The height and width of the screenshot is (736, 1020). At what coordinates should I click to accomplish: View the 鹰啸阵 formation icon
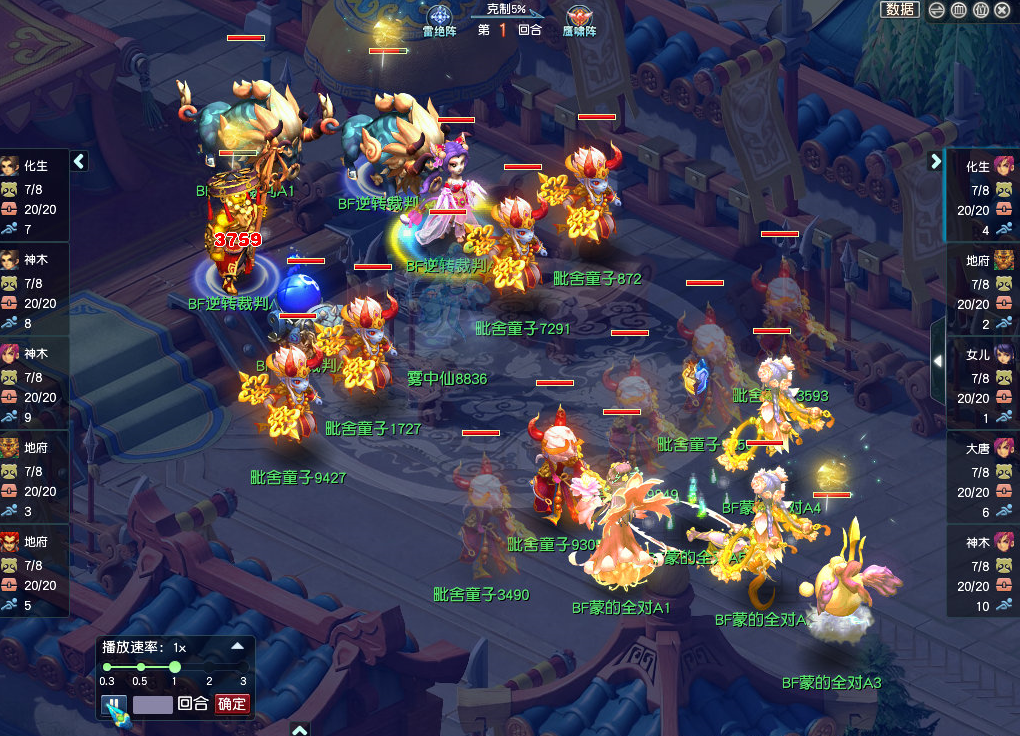579,18
